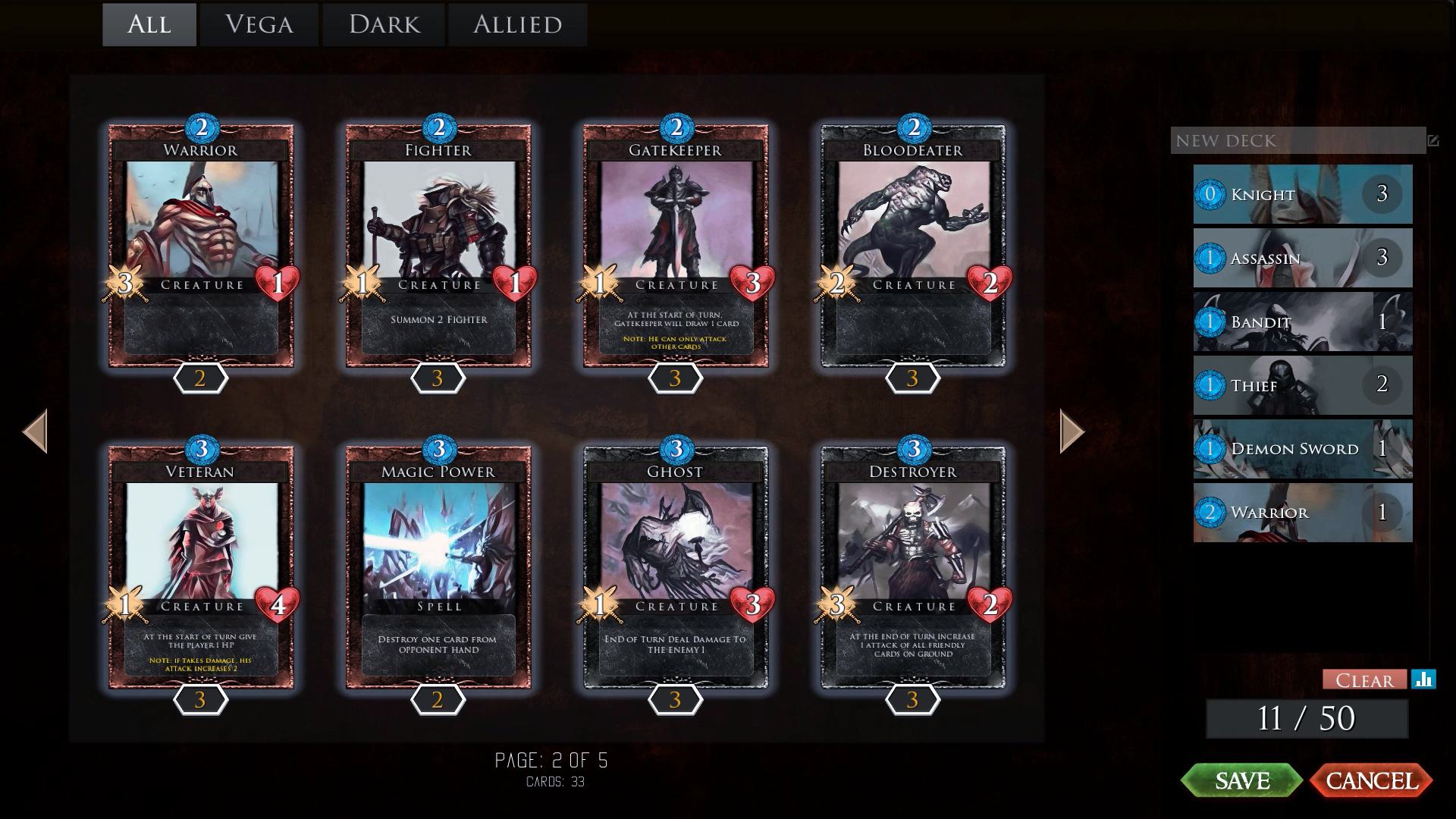Click the count badge under the Ghost card
Image resolution: width=1456 pixels, height=819 pixels.
pos(675,701)
